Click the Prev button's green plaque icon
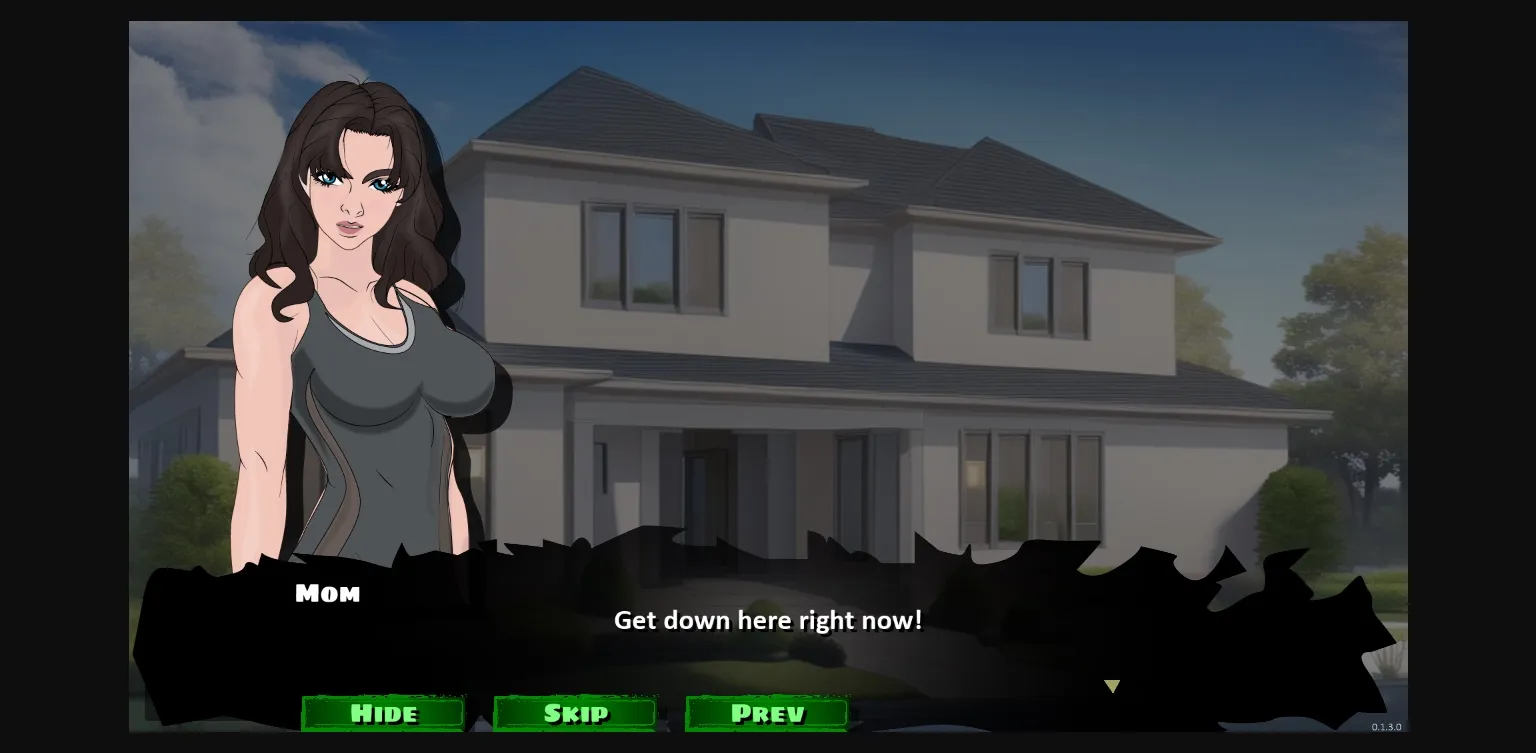This screenshot has height=753, width=1536. pyautogui.click(x=766, y=713)
